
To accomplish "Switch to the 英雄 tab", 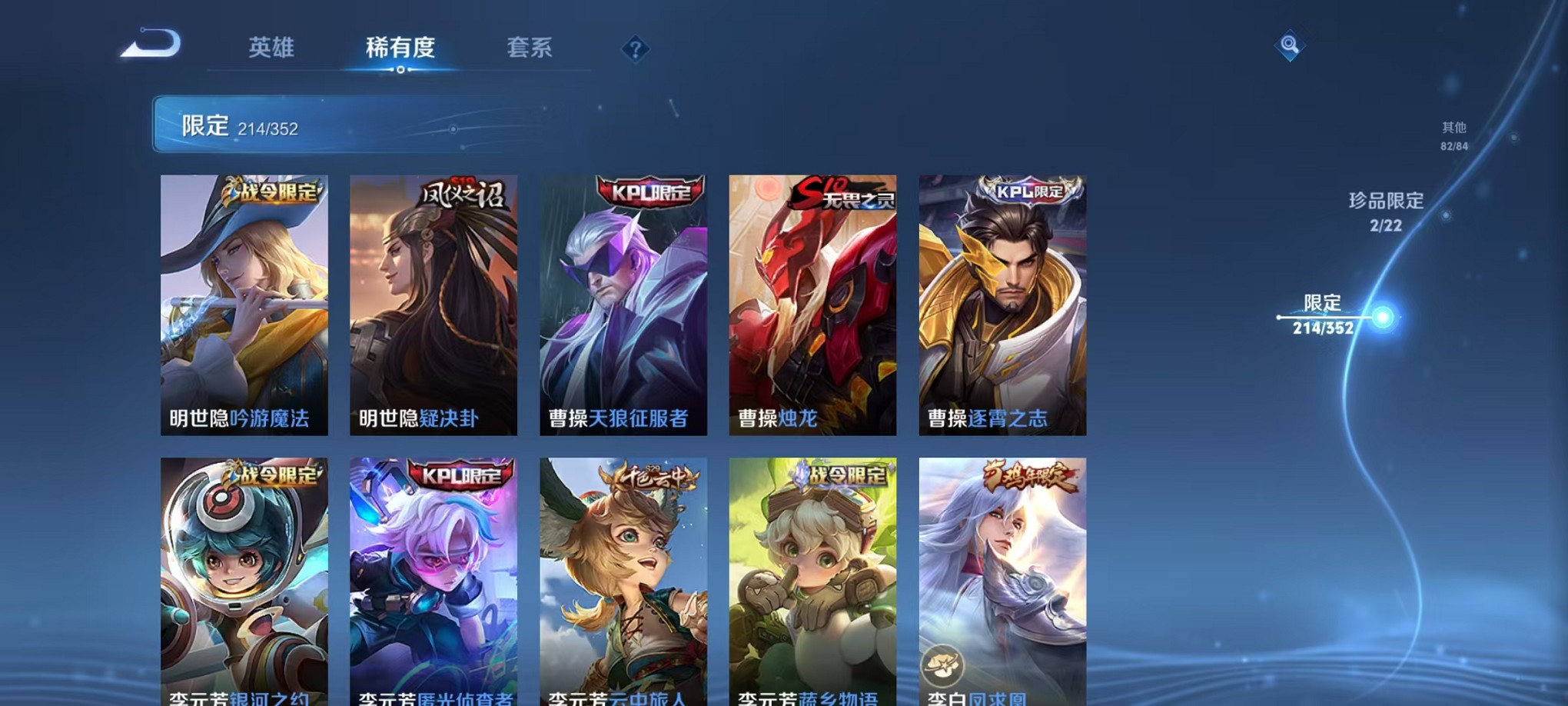I will coord(271,48).
